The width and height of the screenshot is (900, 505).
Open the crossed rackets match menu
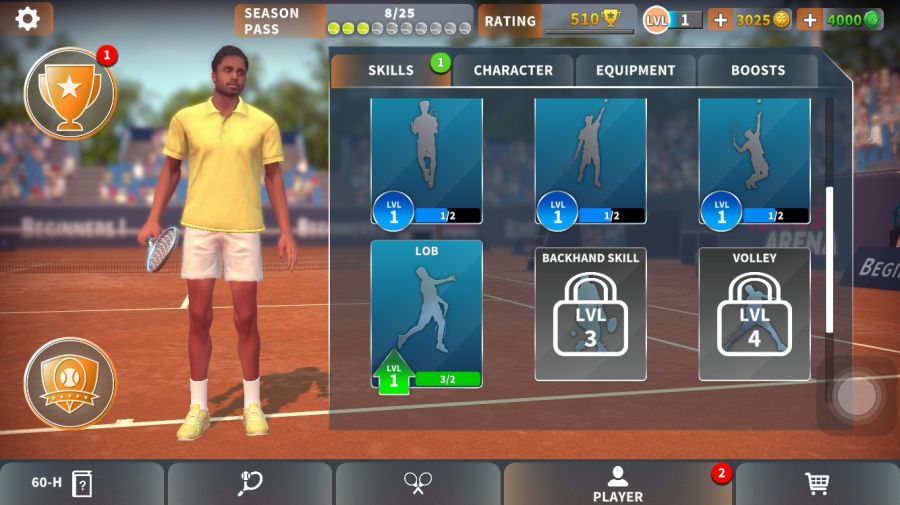click(x=417, y=483)
